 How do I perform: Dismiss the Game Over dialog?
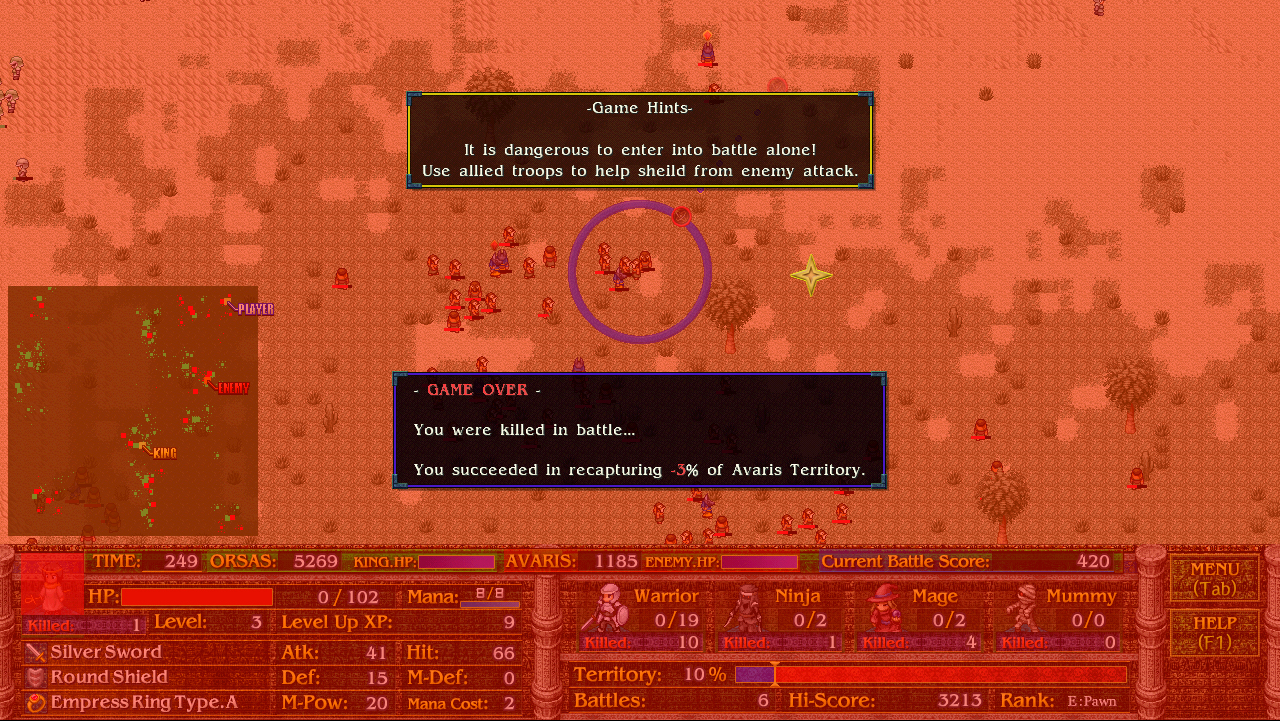[640, 430]
